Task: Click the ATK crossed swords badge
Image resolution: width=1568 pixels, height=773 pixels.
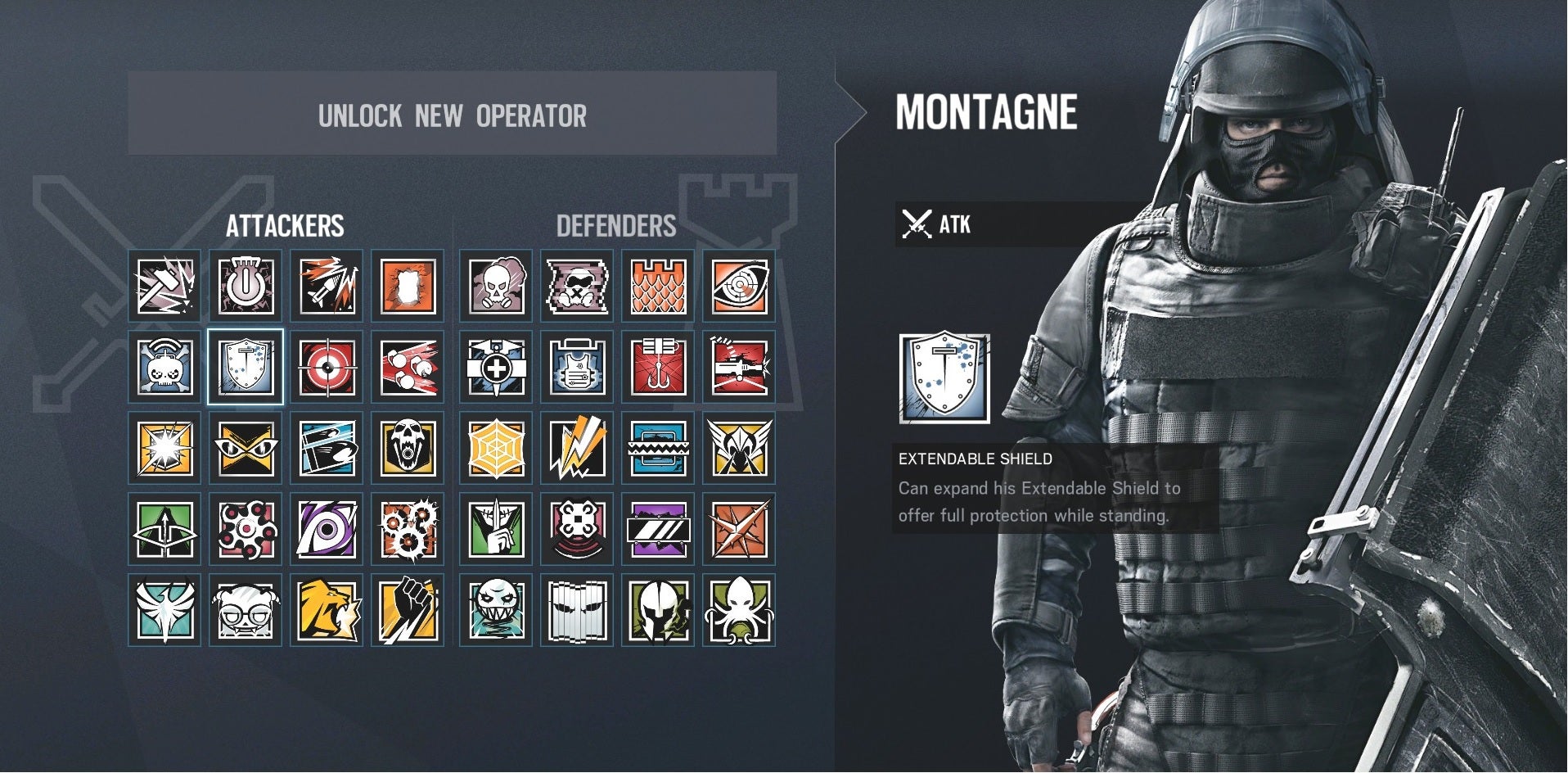Action: tap(918, 224)
